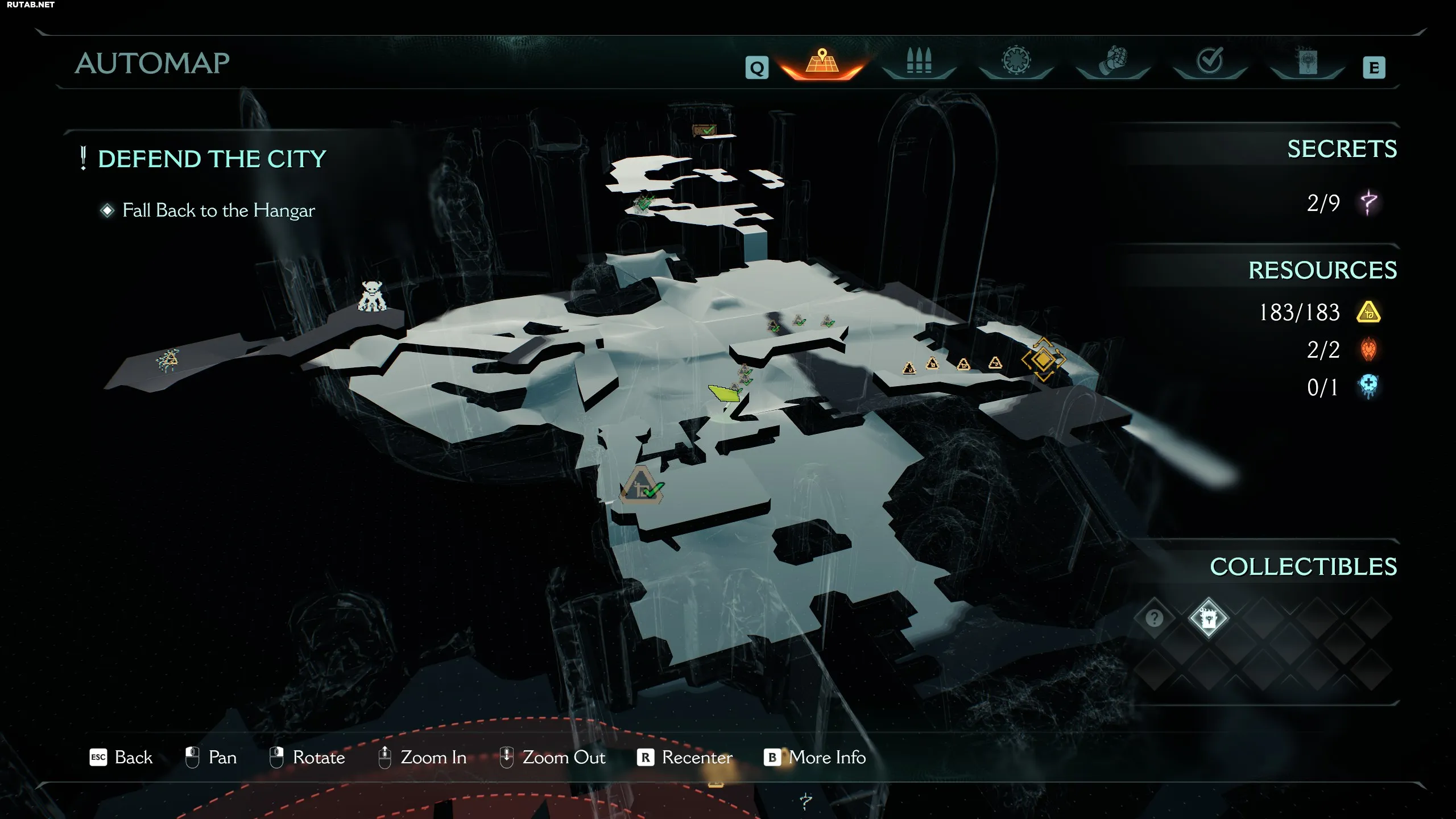The width and height of the screenshot is (1456, 819).
Task: Click the demon figure map marker
Action: [x=372, y=296]
